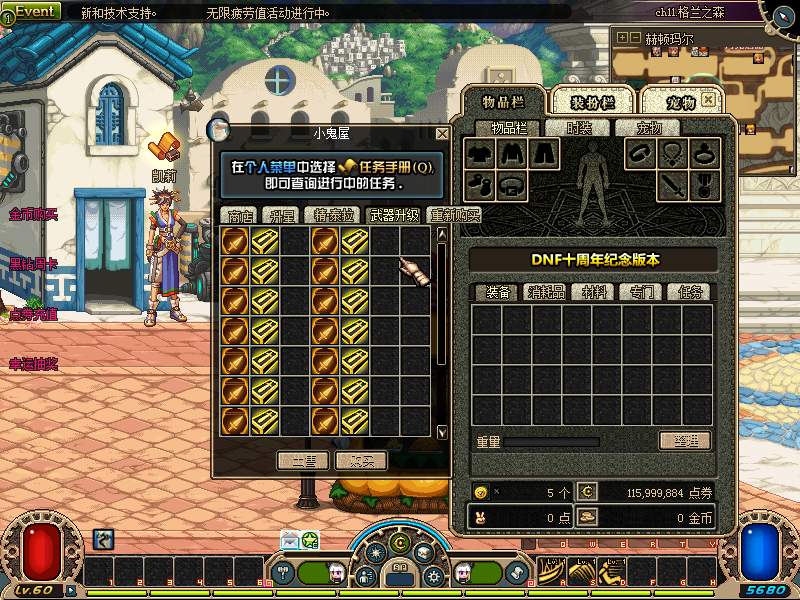Image resolution: width=800 pixels, height=600 pixels.
Task: Select the 武器升级 tab
Action: pyautogui.click(x=394, y=215)
